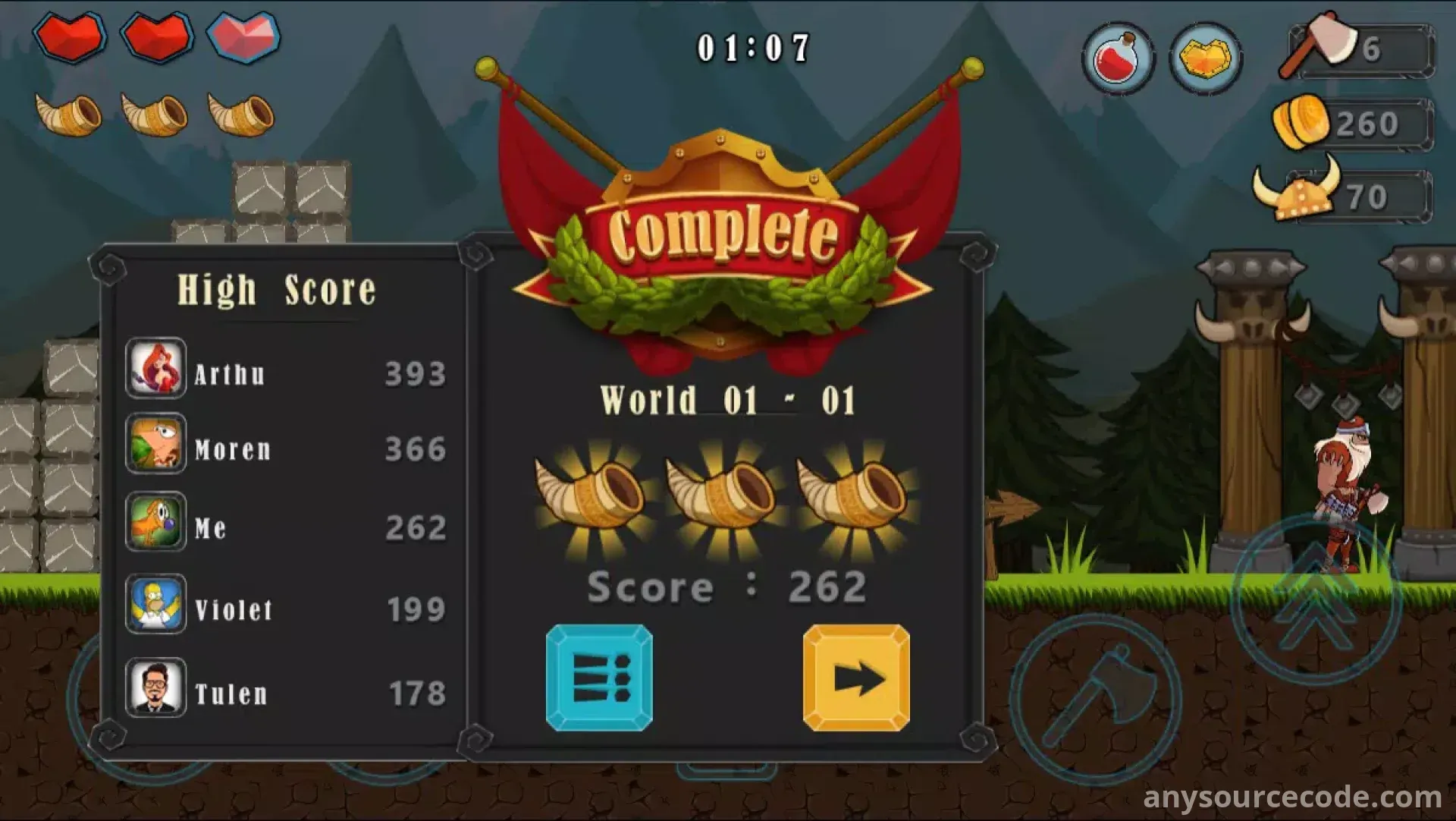1456x821 pixels.
Task: Select Arthu's high score row
Action: [x=285, y=370]
